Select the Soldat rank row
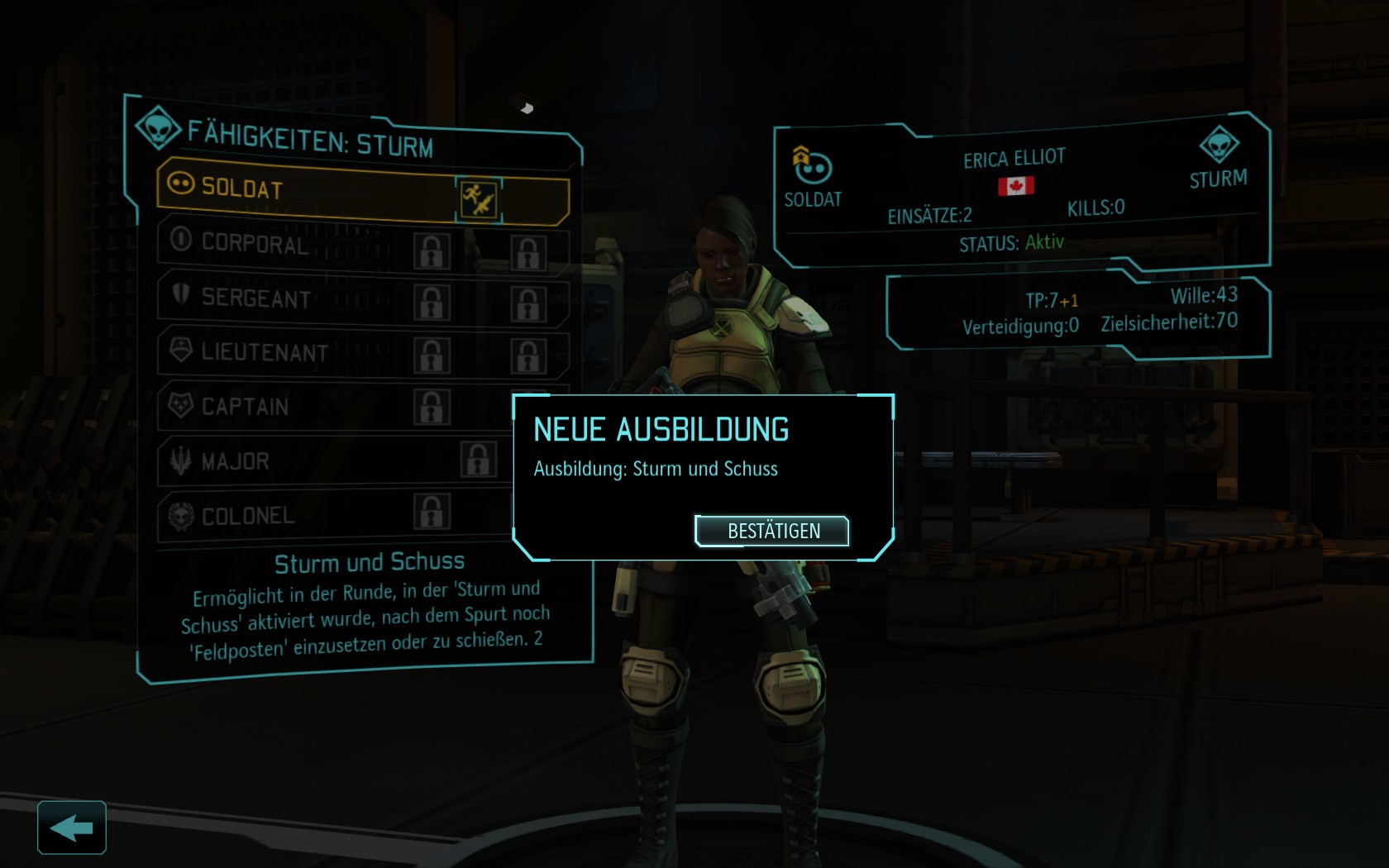Screen dimensions: 1389x868 tap(306, 188)
